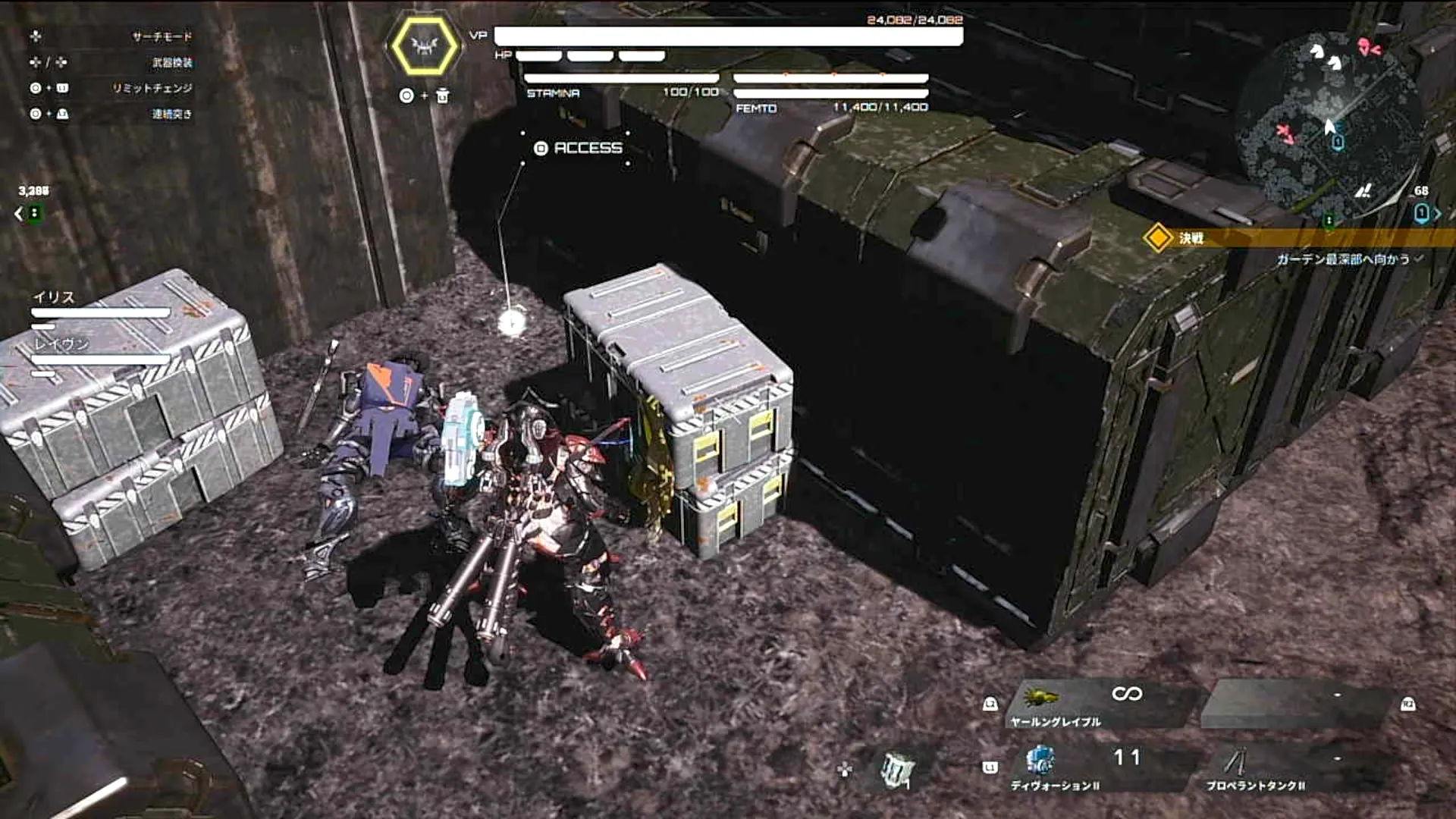This screenshot has width=1456, height=819.
Task: Click the O icon next to ACCESS
Action: (x=539, y=149)
